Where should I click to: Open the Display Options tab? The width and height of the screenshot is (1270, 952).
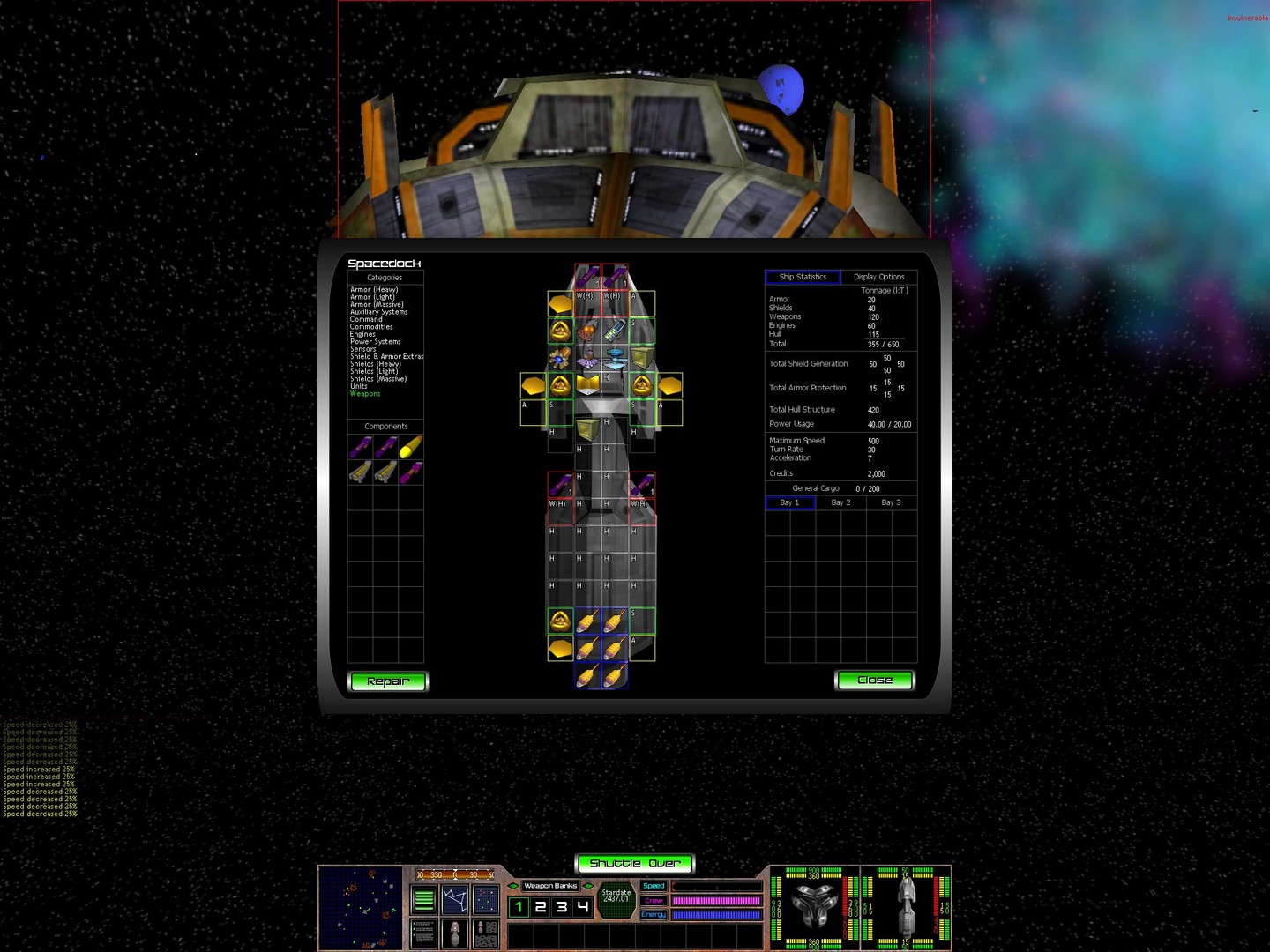coord(879,277)
